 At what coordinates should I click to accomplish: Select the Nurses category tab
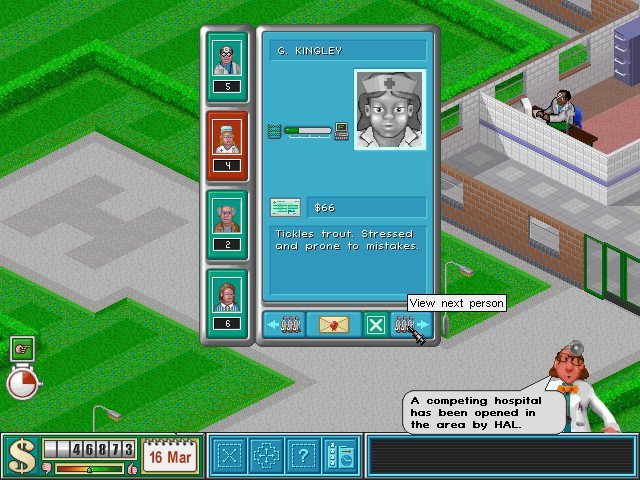coord(227,145)
